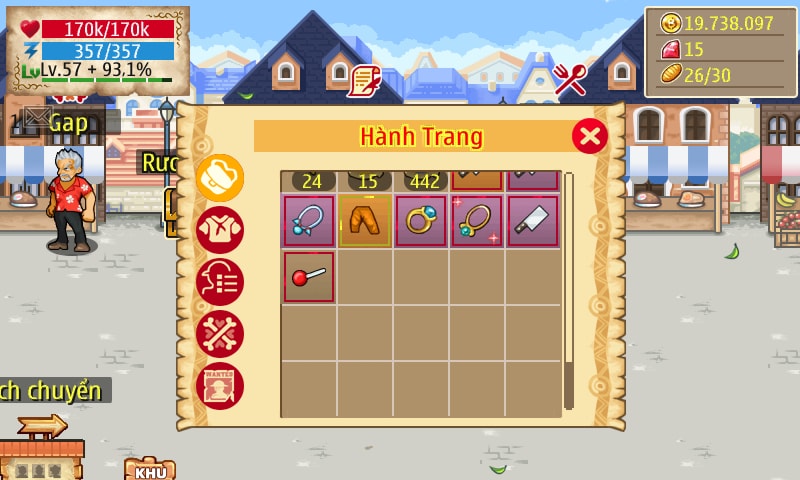
Task: Open the mail envelope icon
Action: click(37, 117)
